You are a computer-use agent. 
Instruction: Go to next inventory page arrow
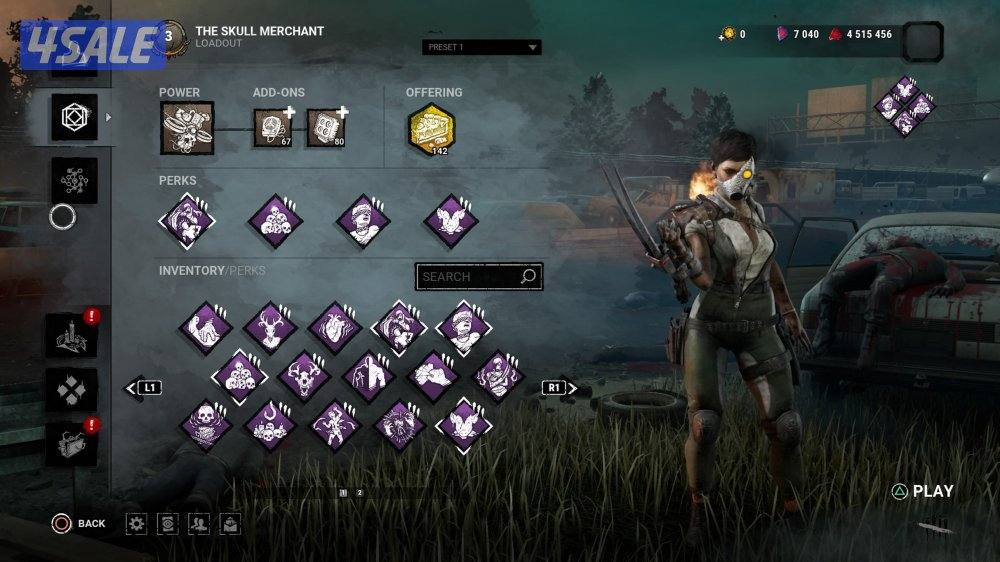pos(560,387)
